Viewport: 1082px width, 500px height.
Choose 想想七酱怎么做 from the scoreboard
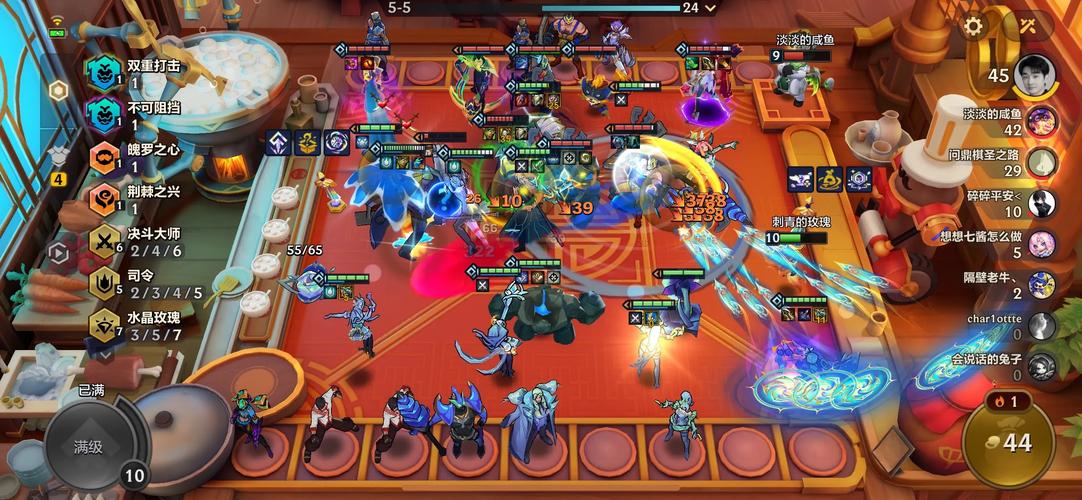click(1041, 244)
